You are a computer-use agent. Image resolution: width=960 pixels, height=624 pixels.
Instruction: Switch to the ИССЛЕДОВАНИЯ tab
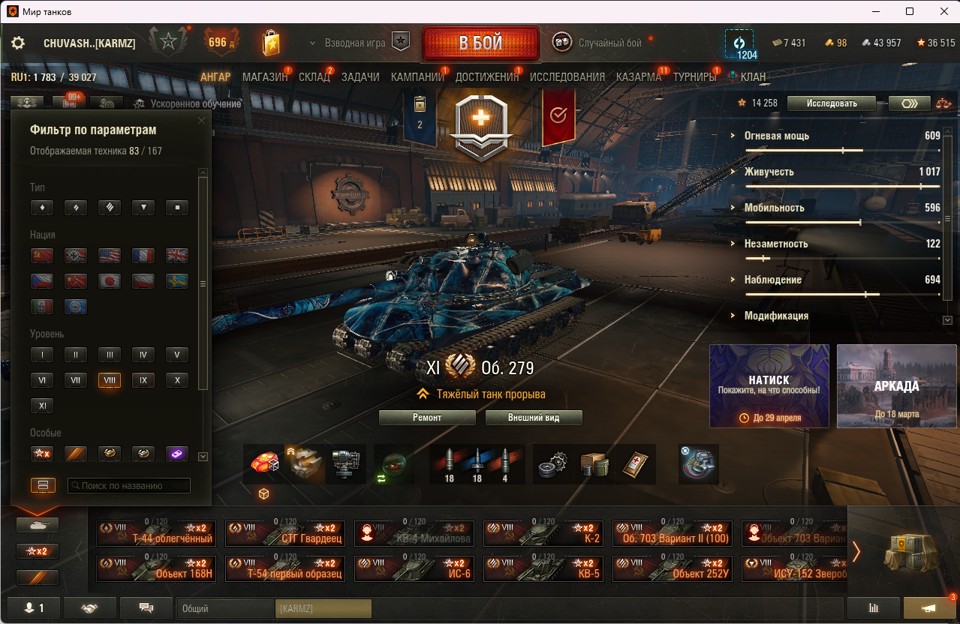[567, 77]
